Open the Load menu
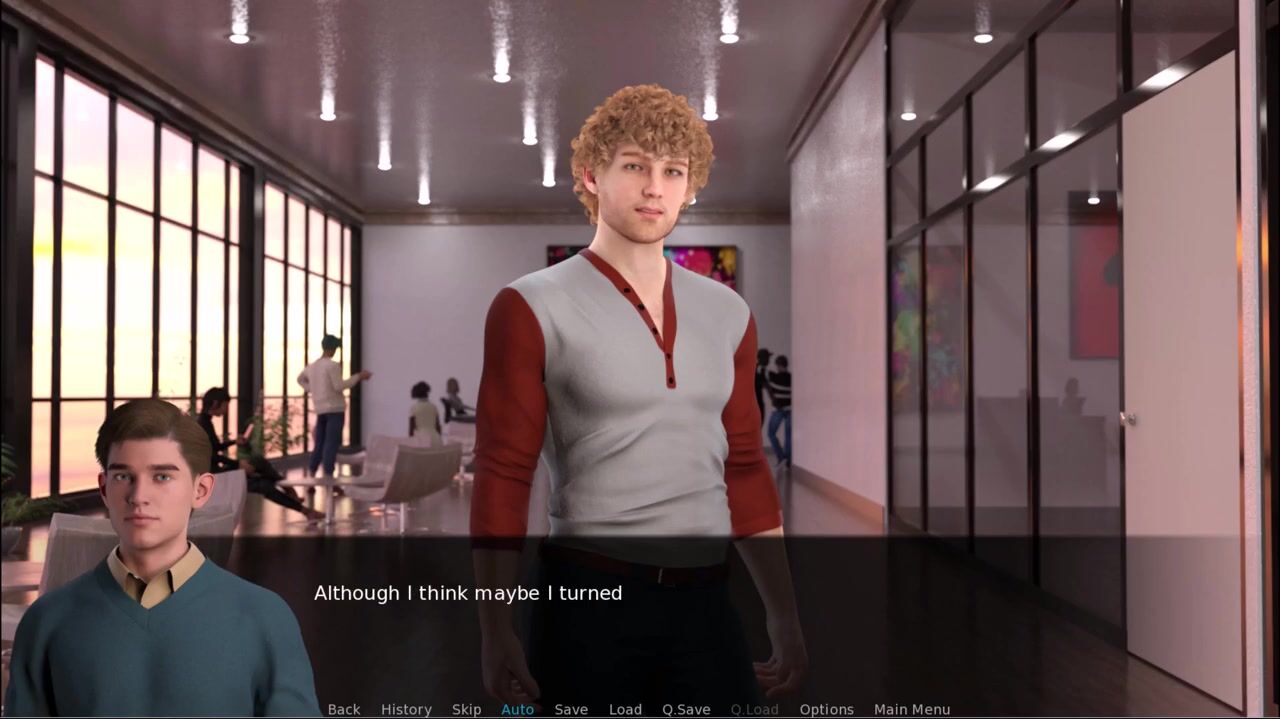 pyautogui.click(x=625, y=709)
